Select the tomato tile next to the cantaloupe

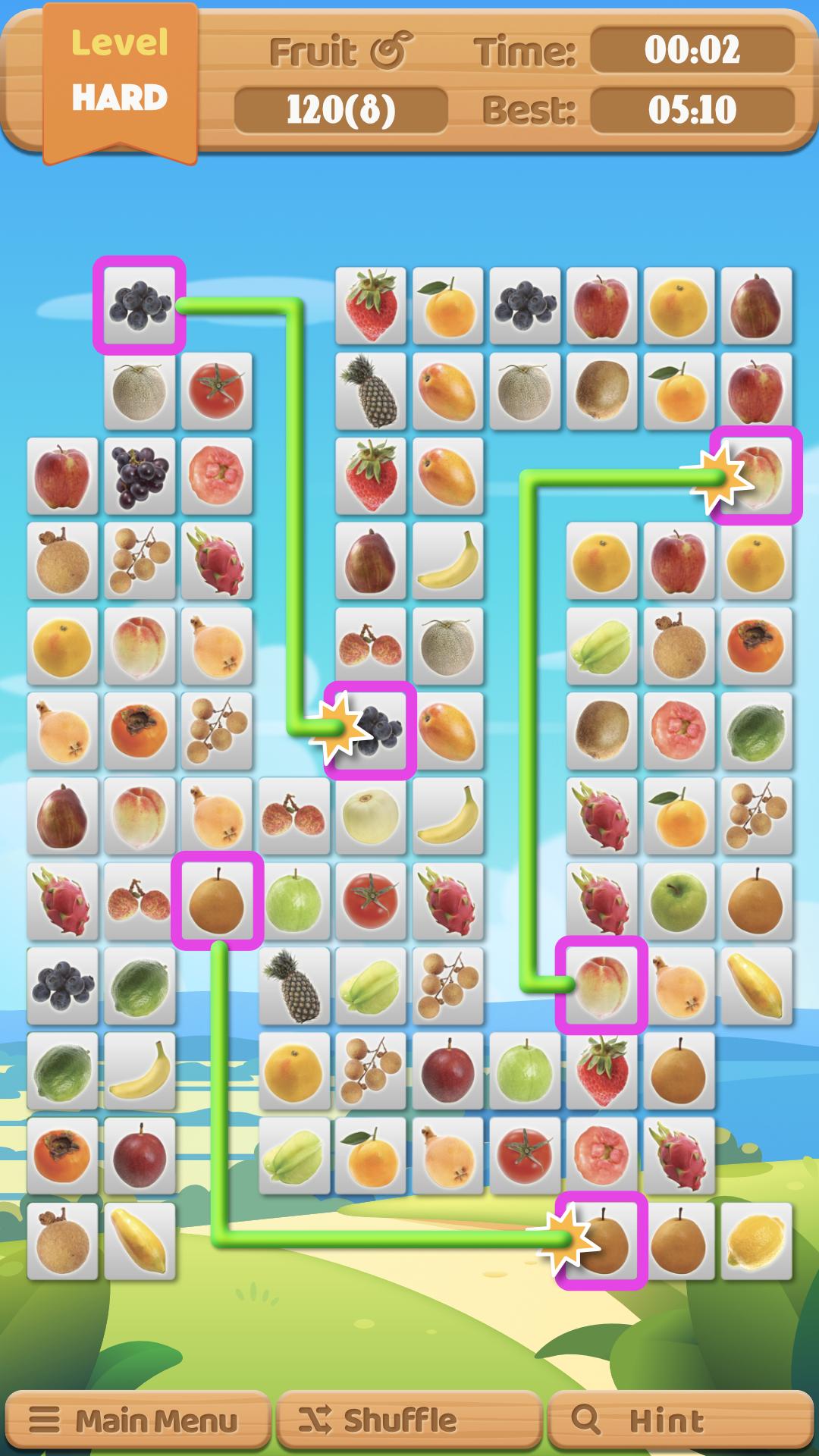pos(217,390)
